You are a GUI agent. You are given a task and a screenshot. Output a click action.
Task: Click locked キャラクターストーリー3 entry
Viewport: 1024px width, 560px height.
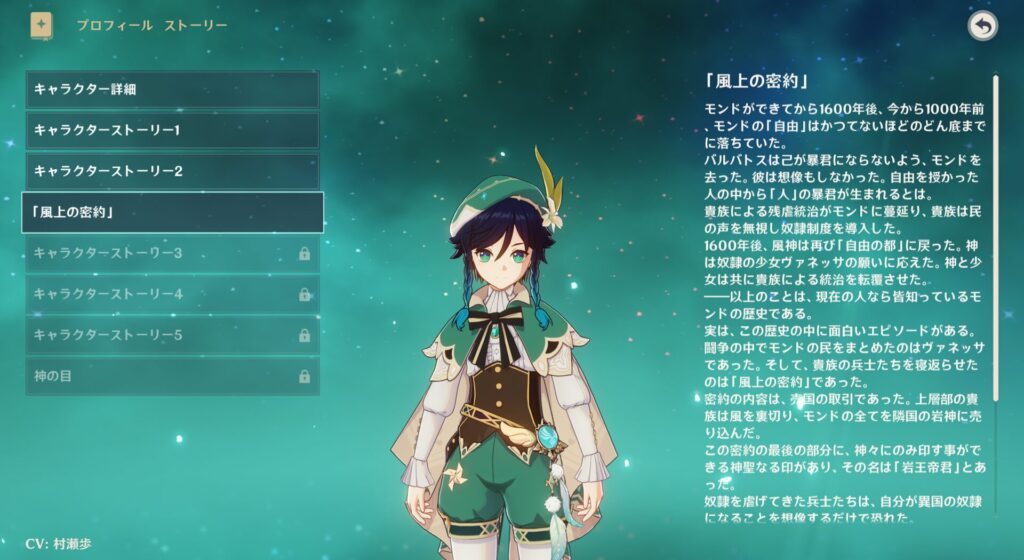pos(172,253)
